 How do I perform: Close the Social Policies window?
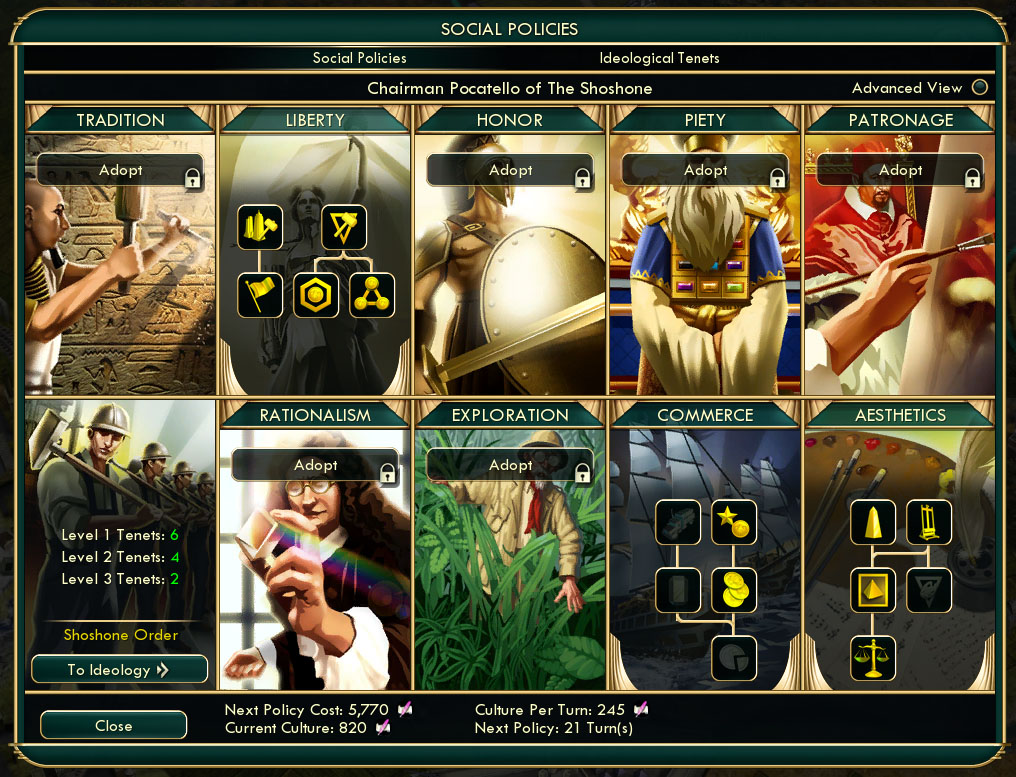click(113, 725)
